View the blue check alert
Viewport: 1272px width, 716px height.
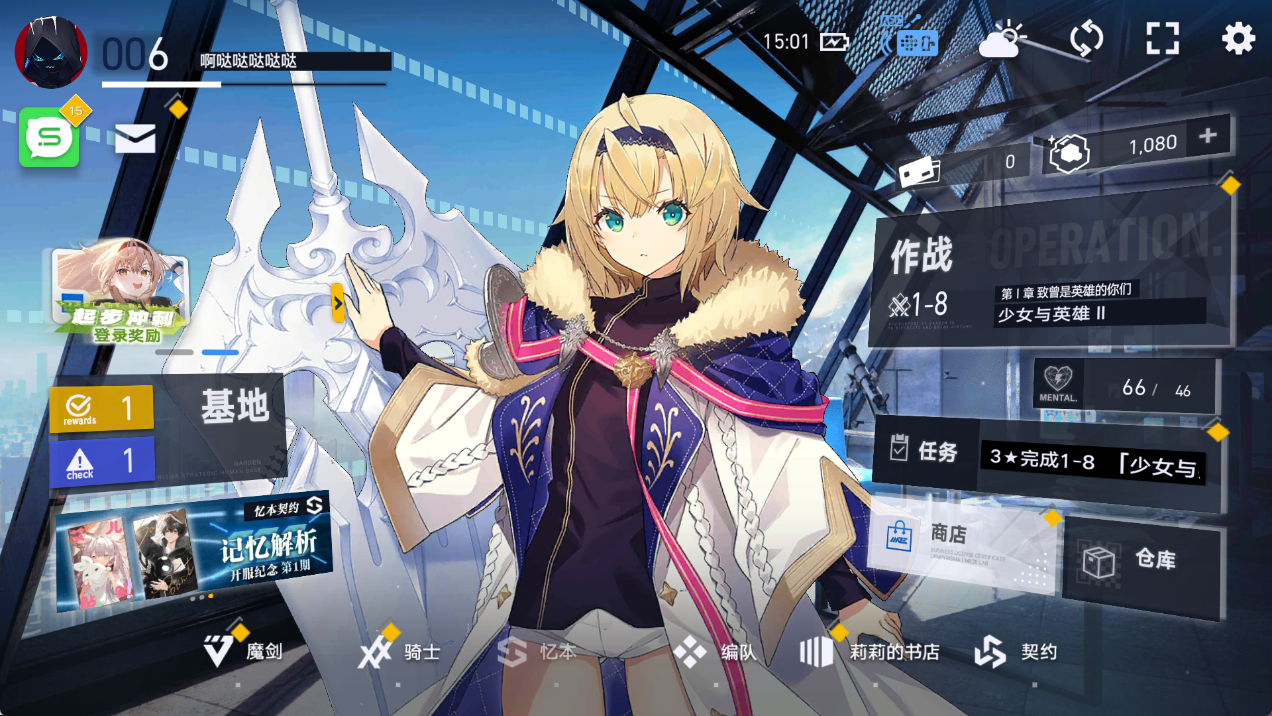click(101, 461)
